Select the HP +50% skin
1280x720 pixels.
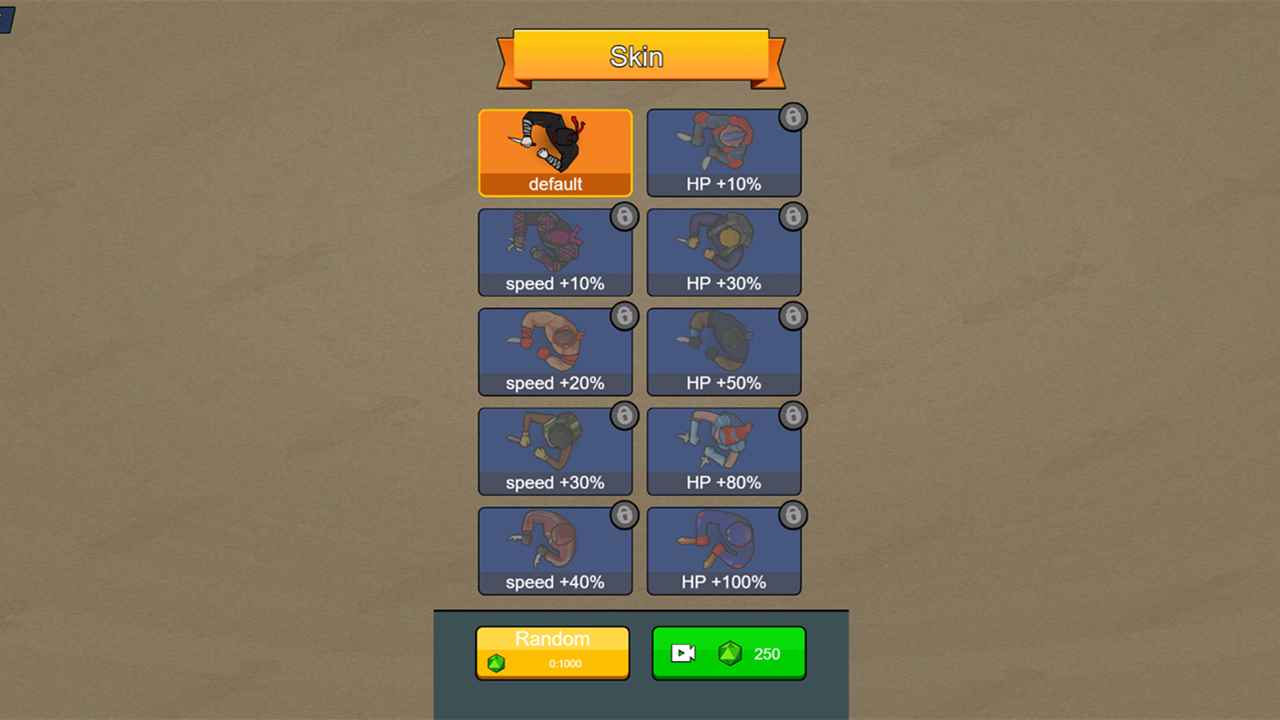pyautogui.click(x=723, y=351)
